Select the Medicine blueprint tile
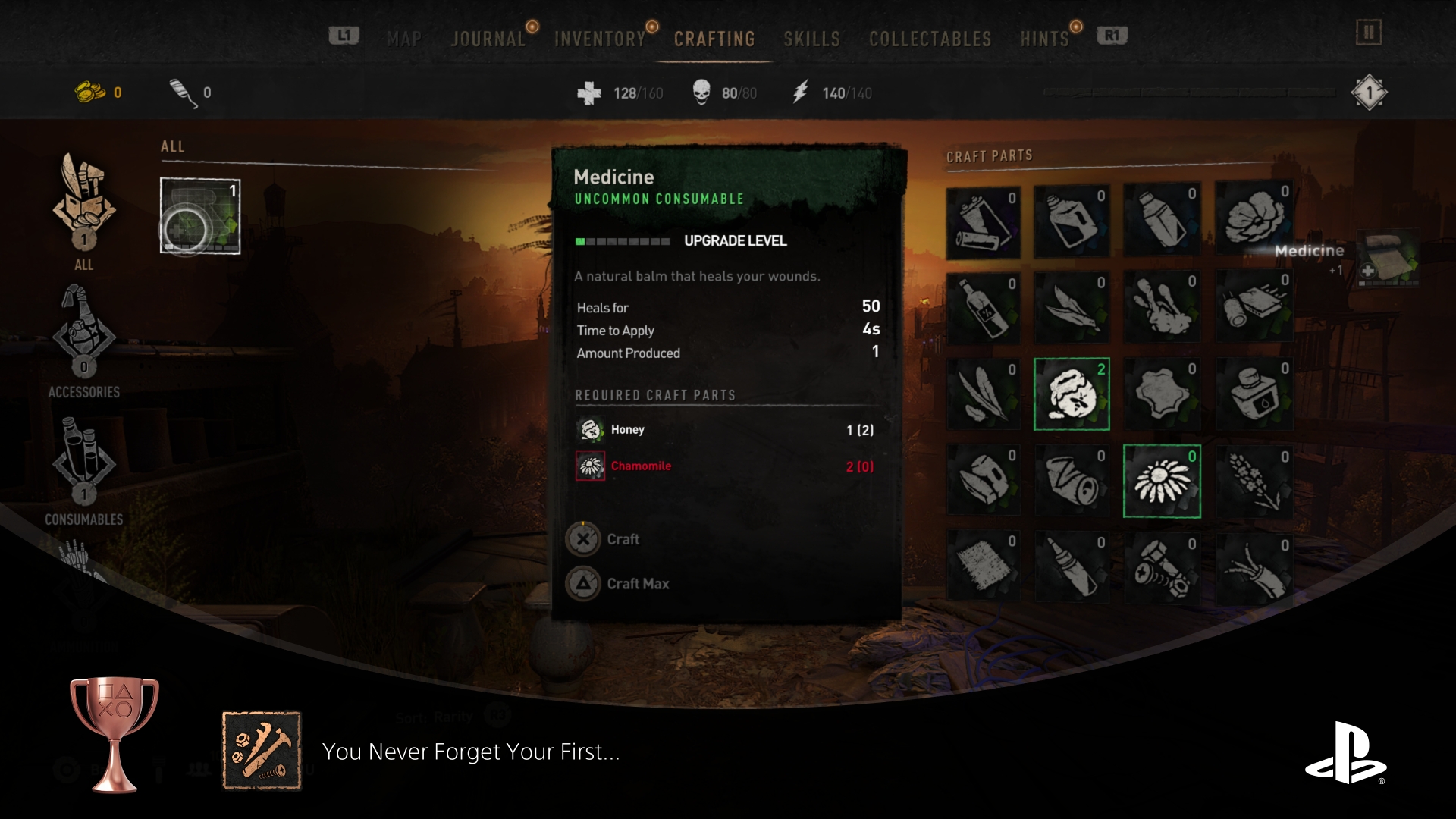Image resolution: width=1456 pixels, height=819 pixels. [x=200, y=215]
